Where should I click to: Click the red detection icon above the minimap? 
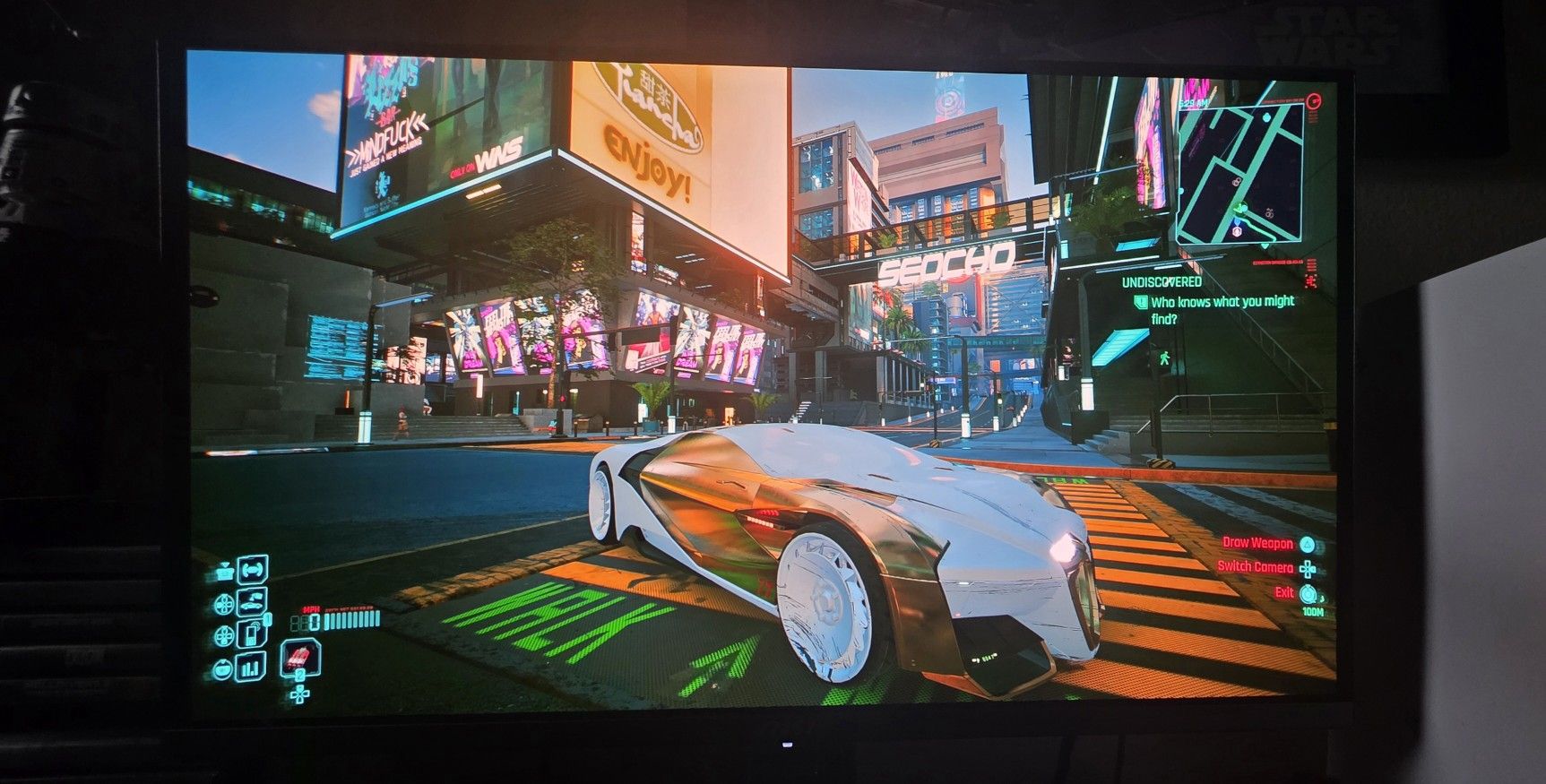coord(1313,101)
